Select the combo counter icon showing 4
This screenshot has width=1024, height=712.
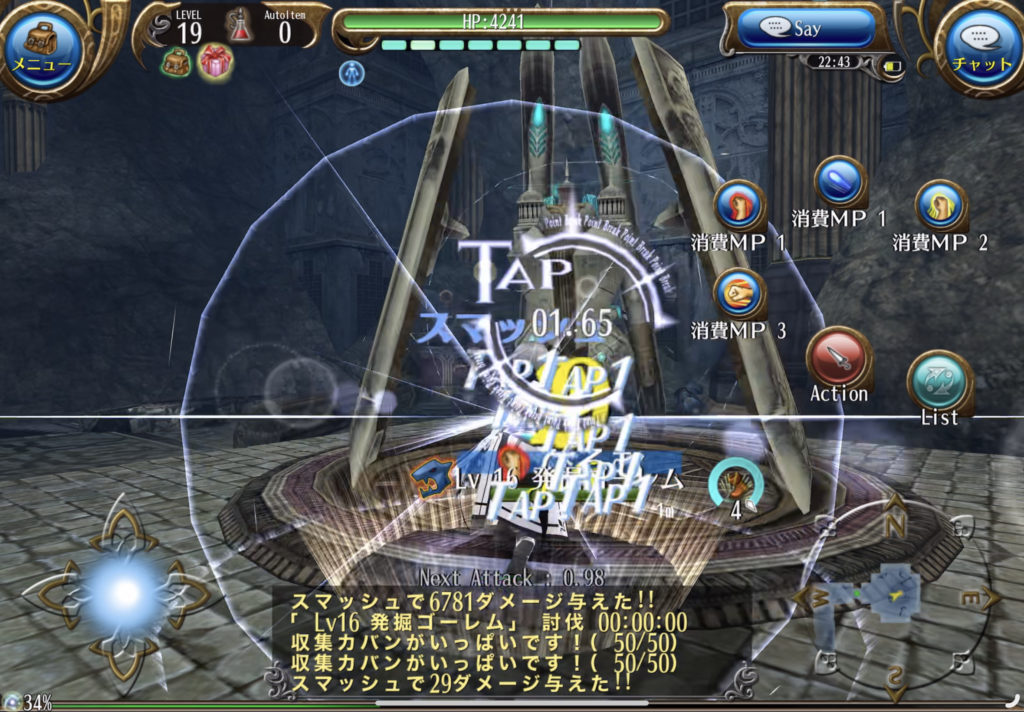click(x=736, y=486)
